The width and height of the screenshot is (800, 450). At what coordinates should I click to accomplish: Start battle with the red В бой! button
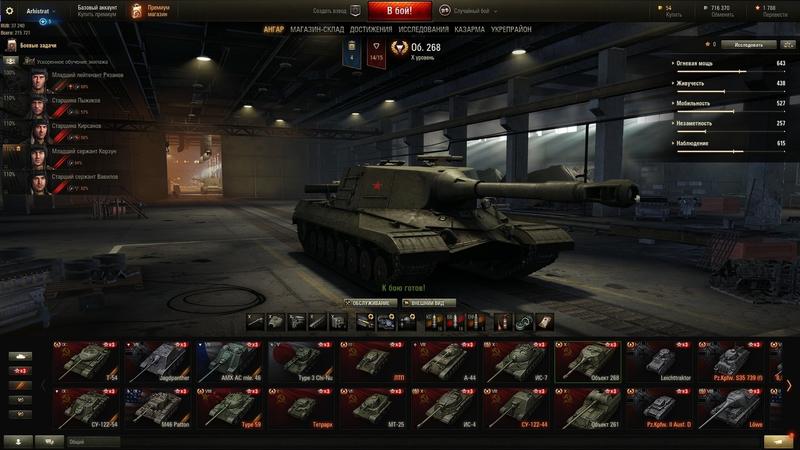click(400, 11)
